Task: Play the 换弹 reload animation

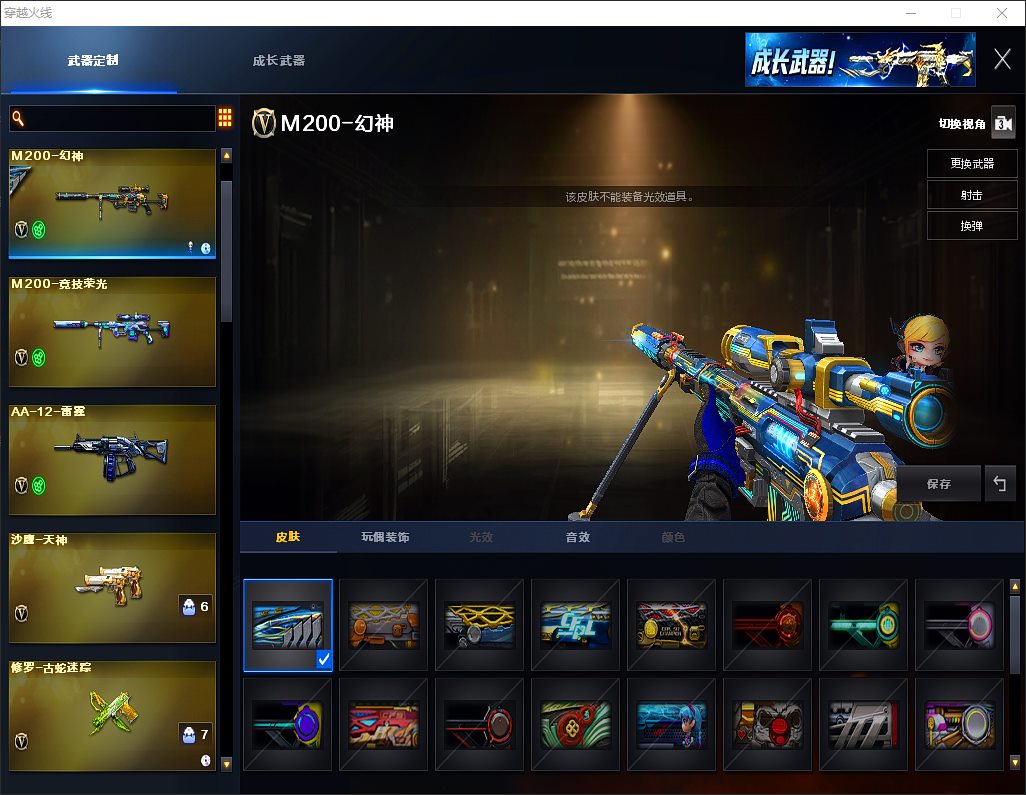Action: [x=972, y=226]
